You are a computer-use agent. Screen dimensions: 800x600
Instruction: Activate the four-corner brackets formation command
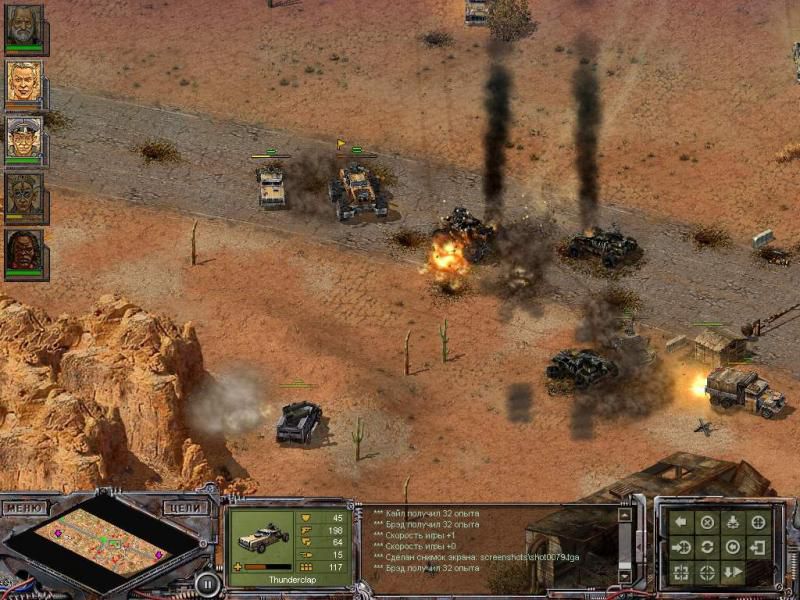pos(681,573)
